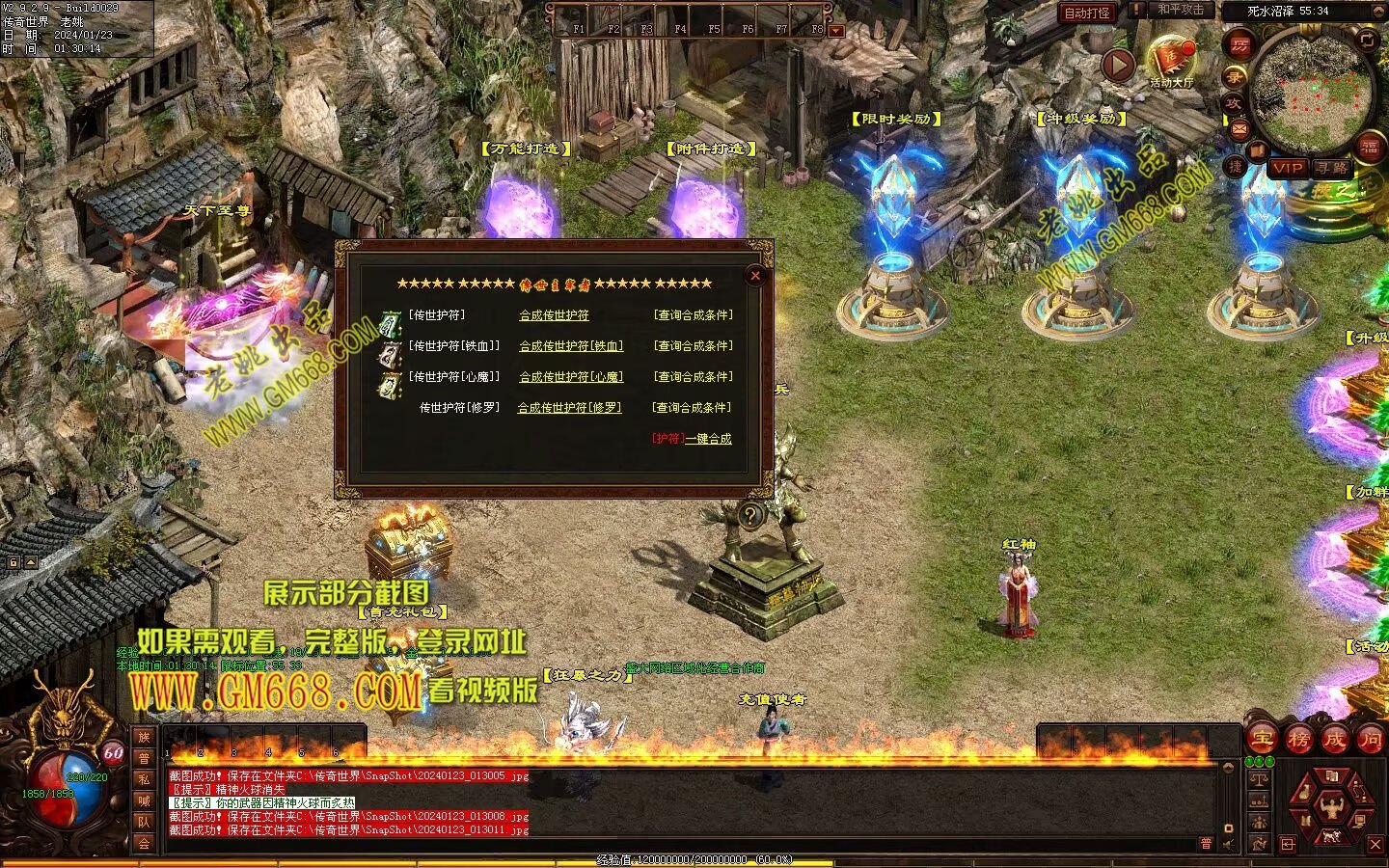
Task: Click the 寻路 pathfinding button
Action: [x=1331, y=168]
